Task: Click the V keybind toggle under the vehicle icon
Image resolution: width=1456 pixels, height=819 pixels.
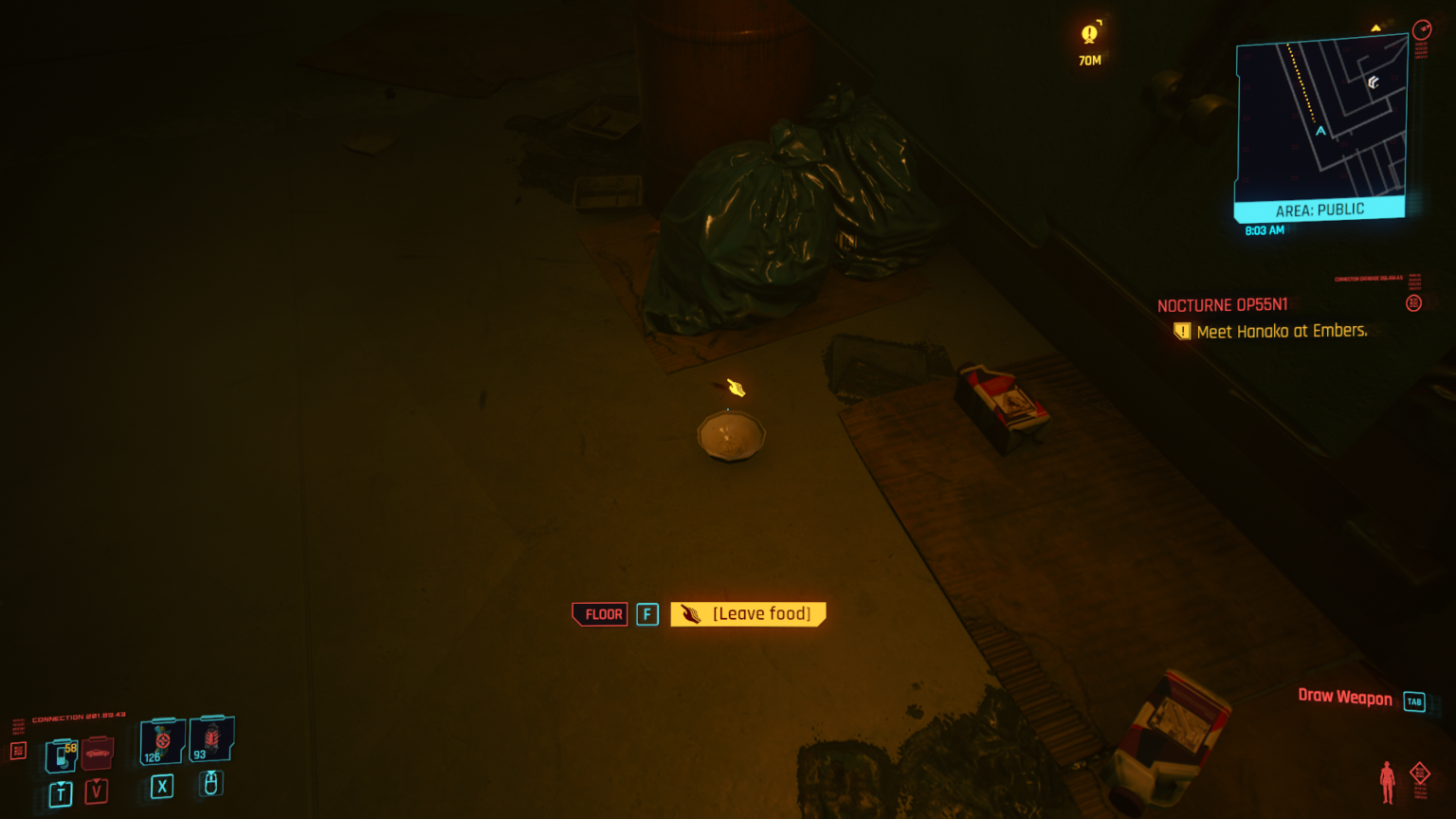Action: coord(96,792)
